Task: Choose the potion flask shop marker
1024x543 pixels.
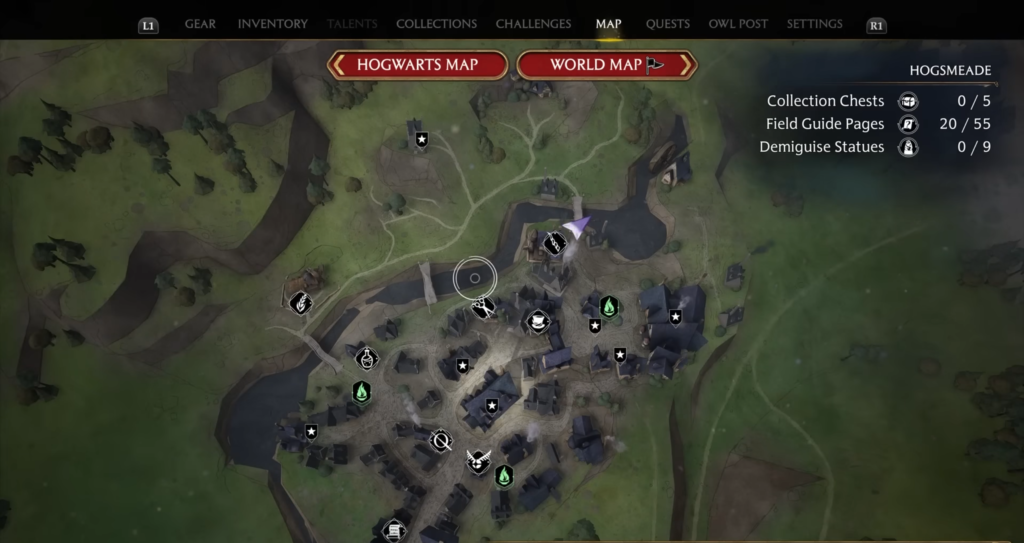Action: pos(368,356)
